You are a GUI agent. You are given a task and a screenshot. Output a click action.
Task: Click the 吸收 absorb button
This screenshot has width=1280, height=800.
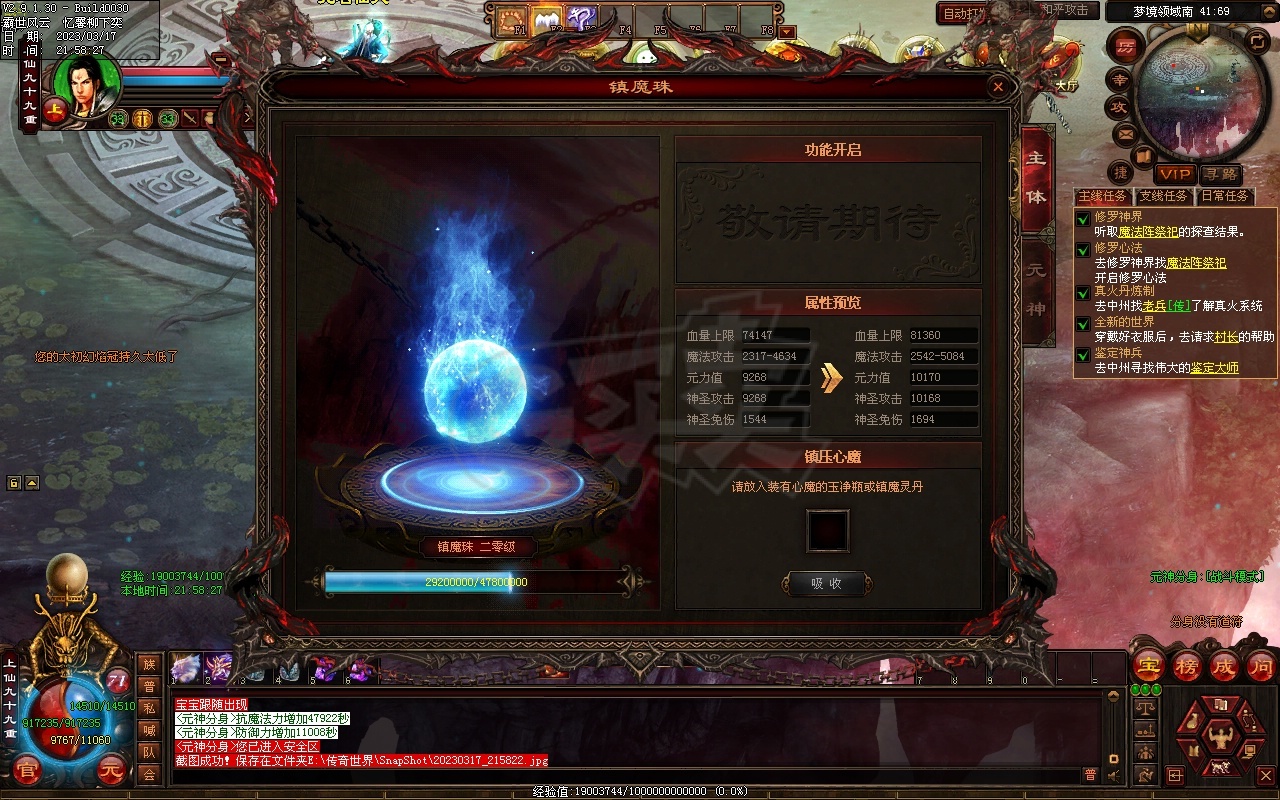point(826,583)
